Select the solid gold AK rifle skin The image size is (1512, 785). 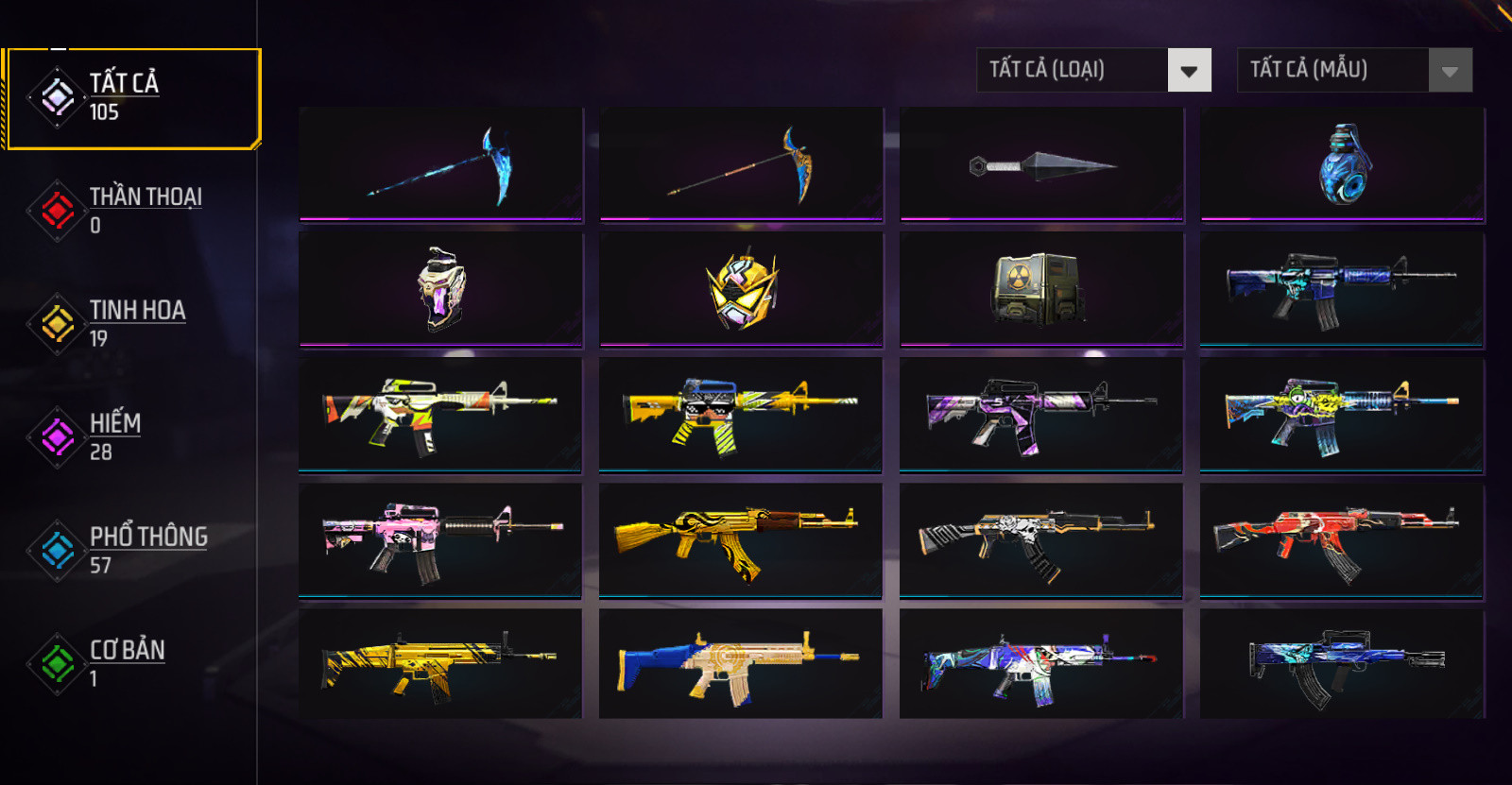coord(741,540)
